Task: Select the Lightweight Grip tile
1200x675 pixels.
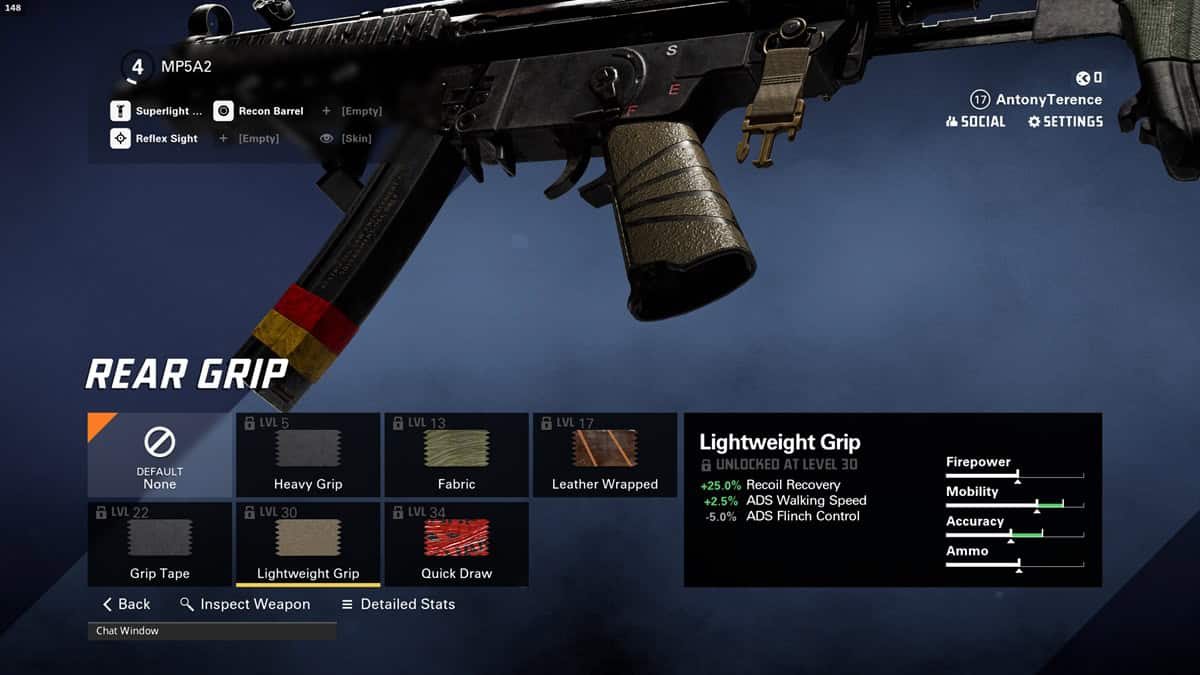Action: 308,544
